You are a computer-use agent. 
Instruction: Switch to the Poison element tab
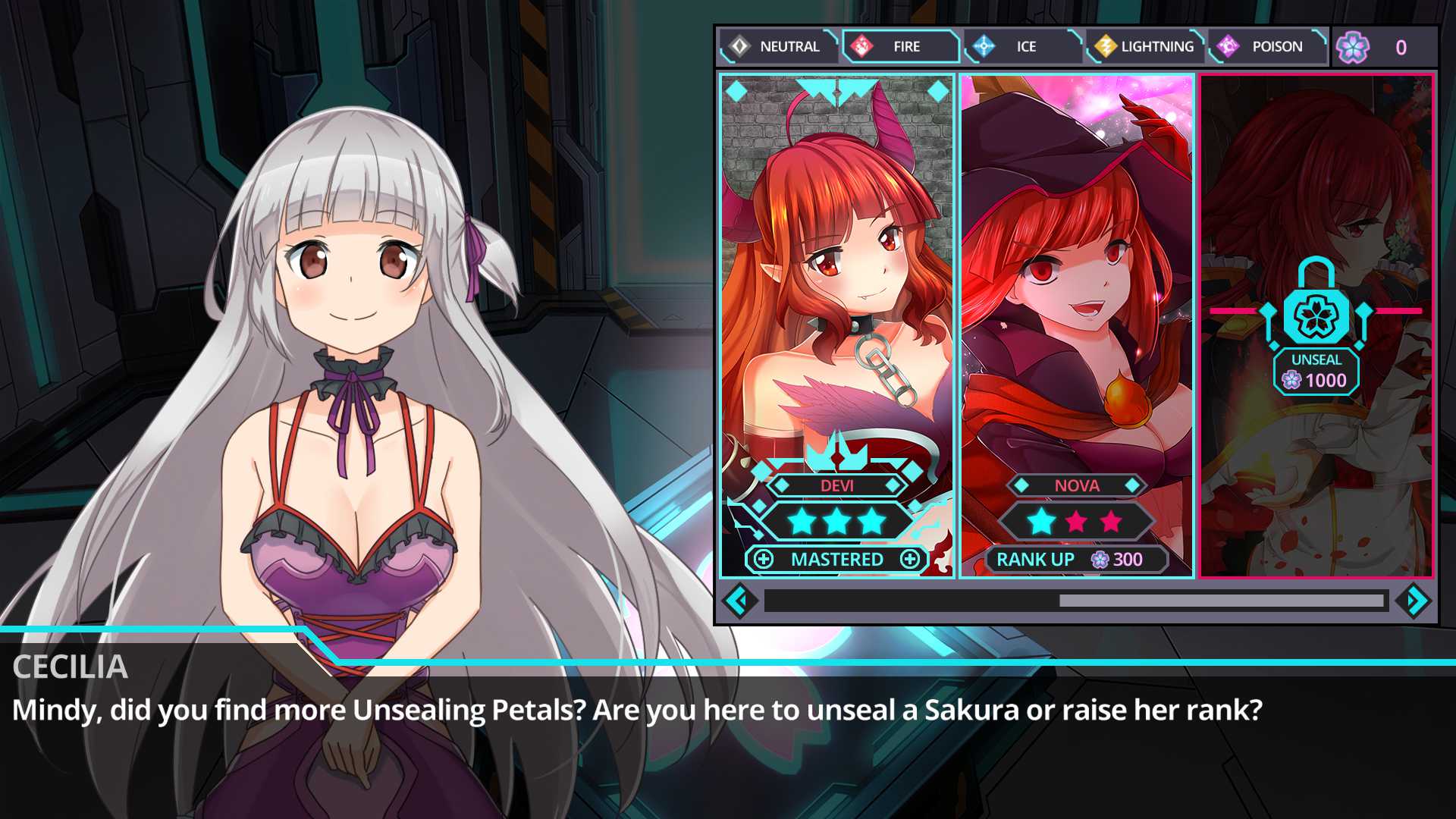[1267, 46]
